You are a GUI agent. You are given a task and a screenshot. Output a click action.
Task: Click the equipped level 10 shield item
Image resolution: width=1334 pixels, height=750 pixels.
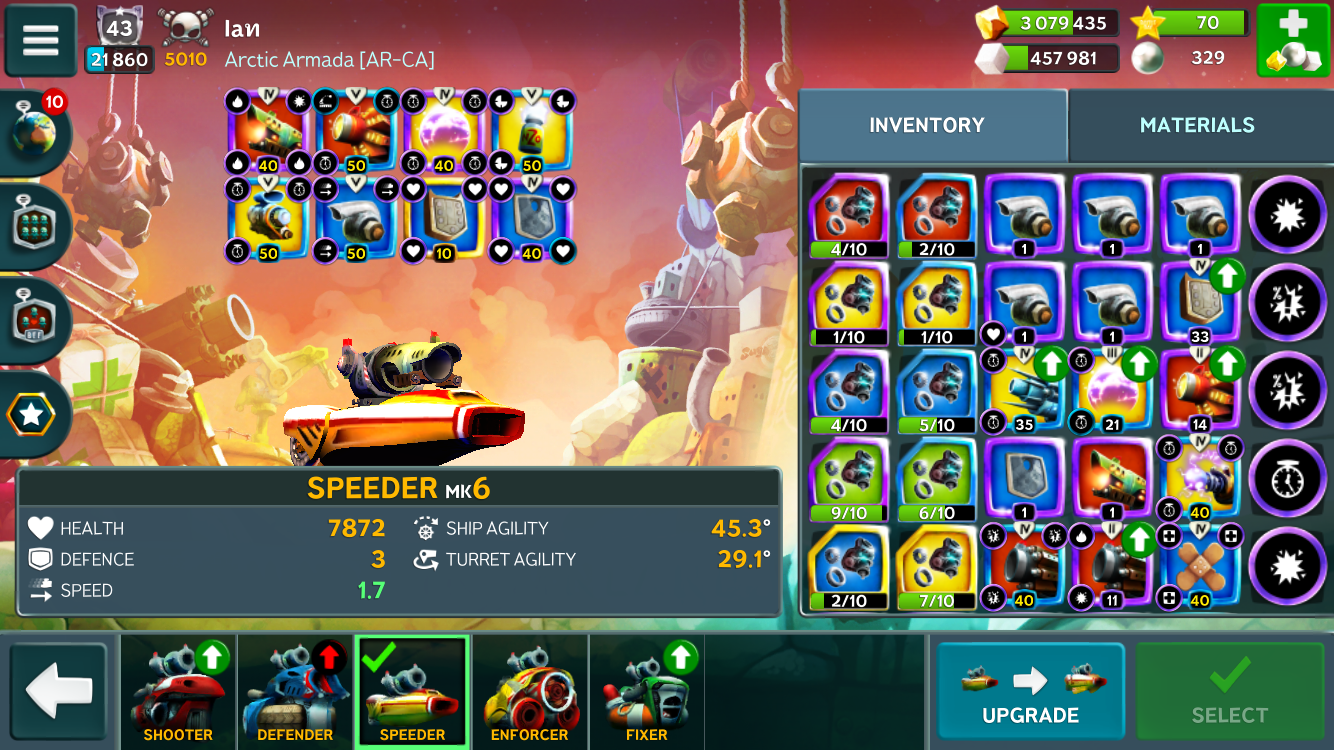(x=444, y=219)
